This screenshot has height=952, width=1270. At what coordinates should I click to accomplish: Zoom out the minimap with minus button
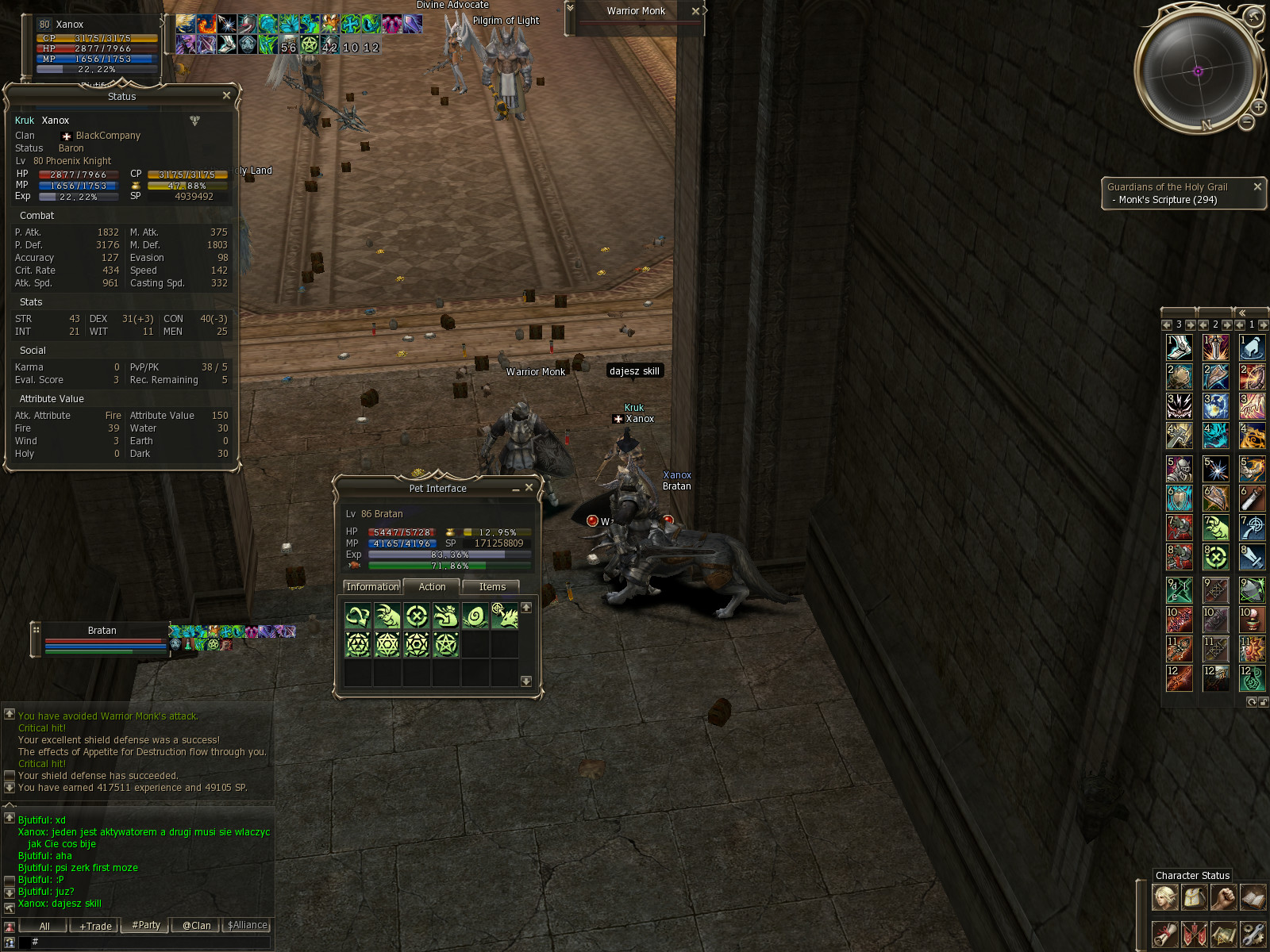pyautogui.click(x=1247, y=122)
